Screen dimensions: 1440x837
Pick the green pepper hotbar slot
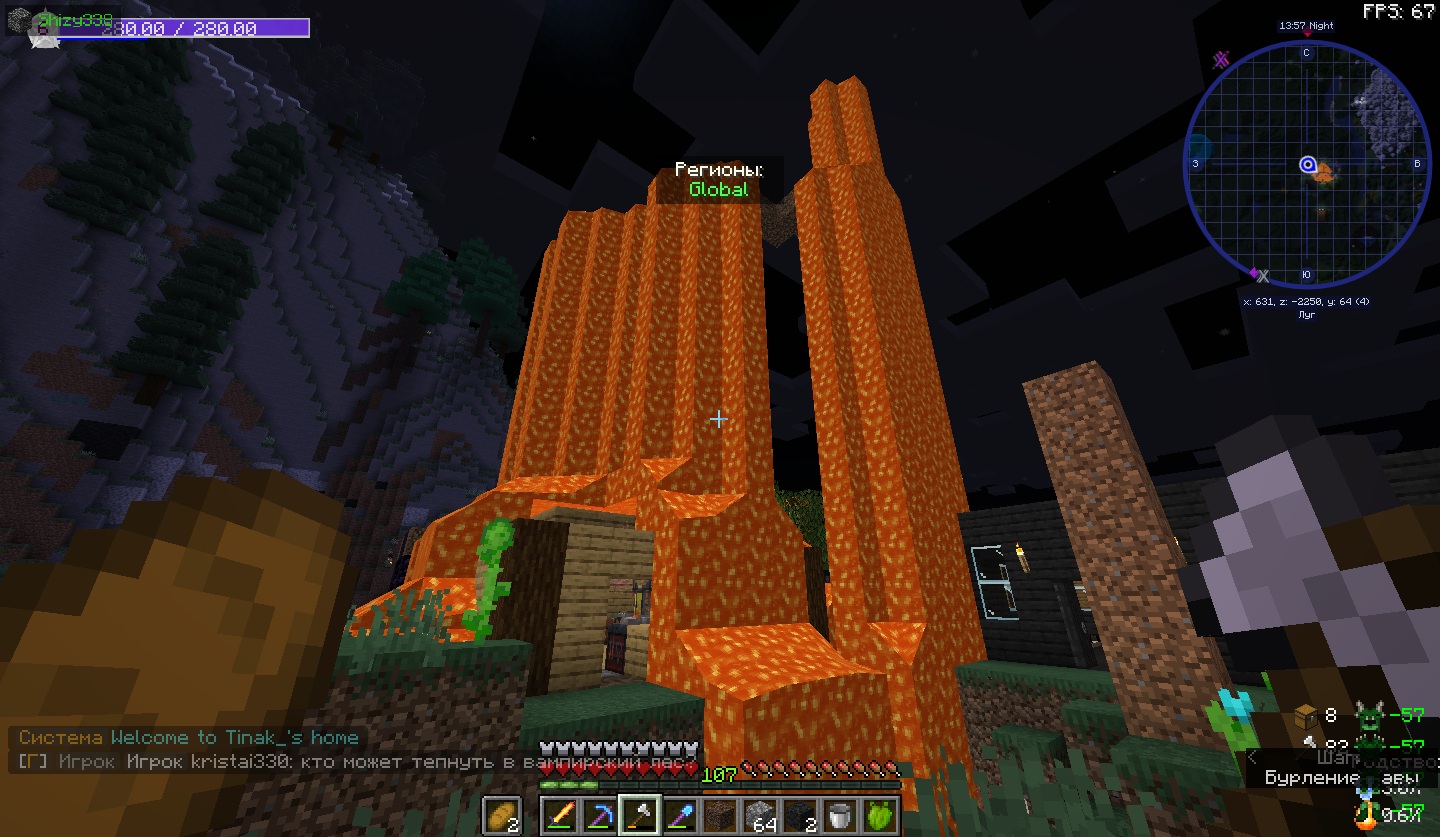pos(880,815)
